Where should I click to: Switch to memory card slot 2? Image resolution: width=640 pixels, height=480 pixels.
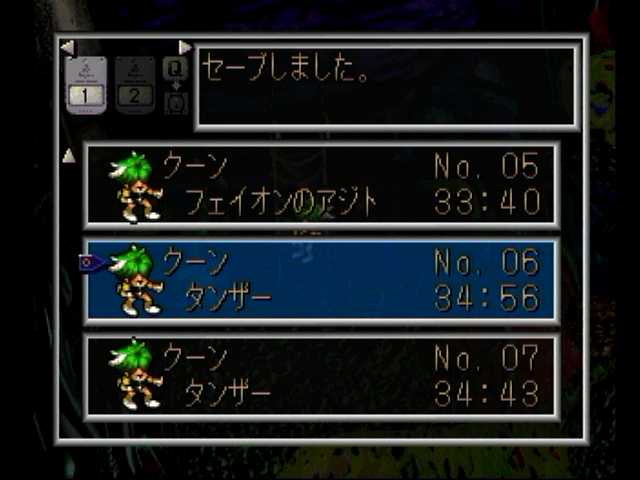click(x=135, y=85)
